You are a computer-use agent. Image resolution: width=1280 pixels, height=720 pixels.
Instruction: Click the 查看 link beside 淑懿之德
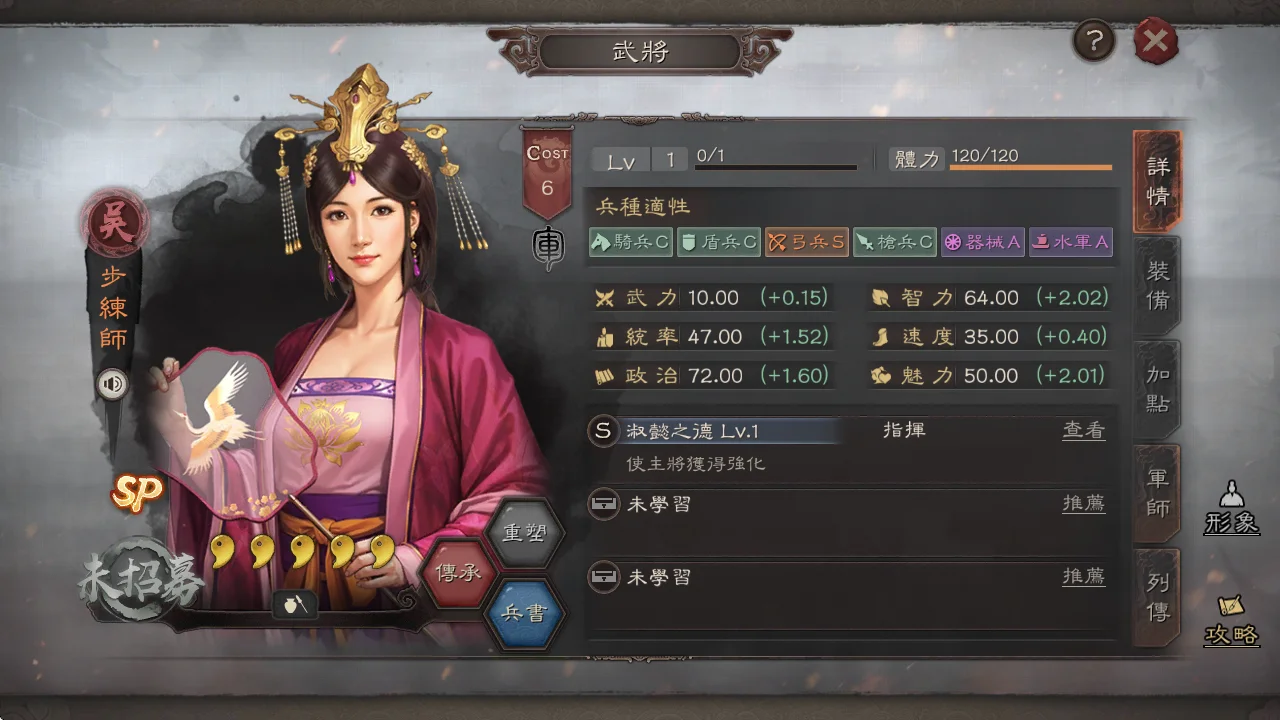pos(1083,429)
